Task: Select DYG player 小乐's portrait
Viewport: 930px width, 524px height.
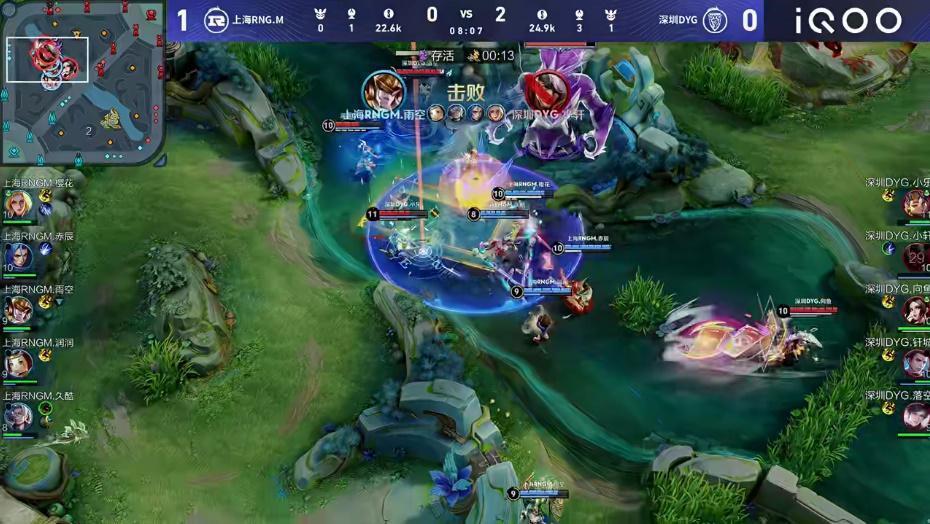Action: tap(914, 204)
